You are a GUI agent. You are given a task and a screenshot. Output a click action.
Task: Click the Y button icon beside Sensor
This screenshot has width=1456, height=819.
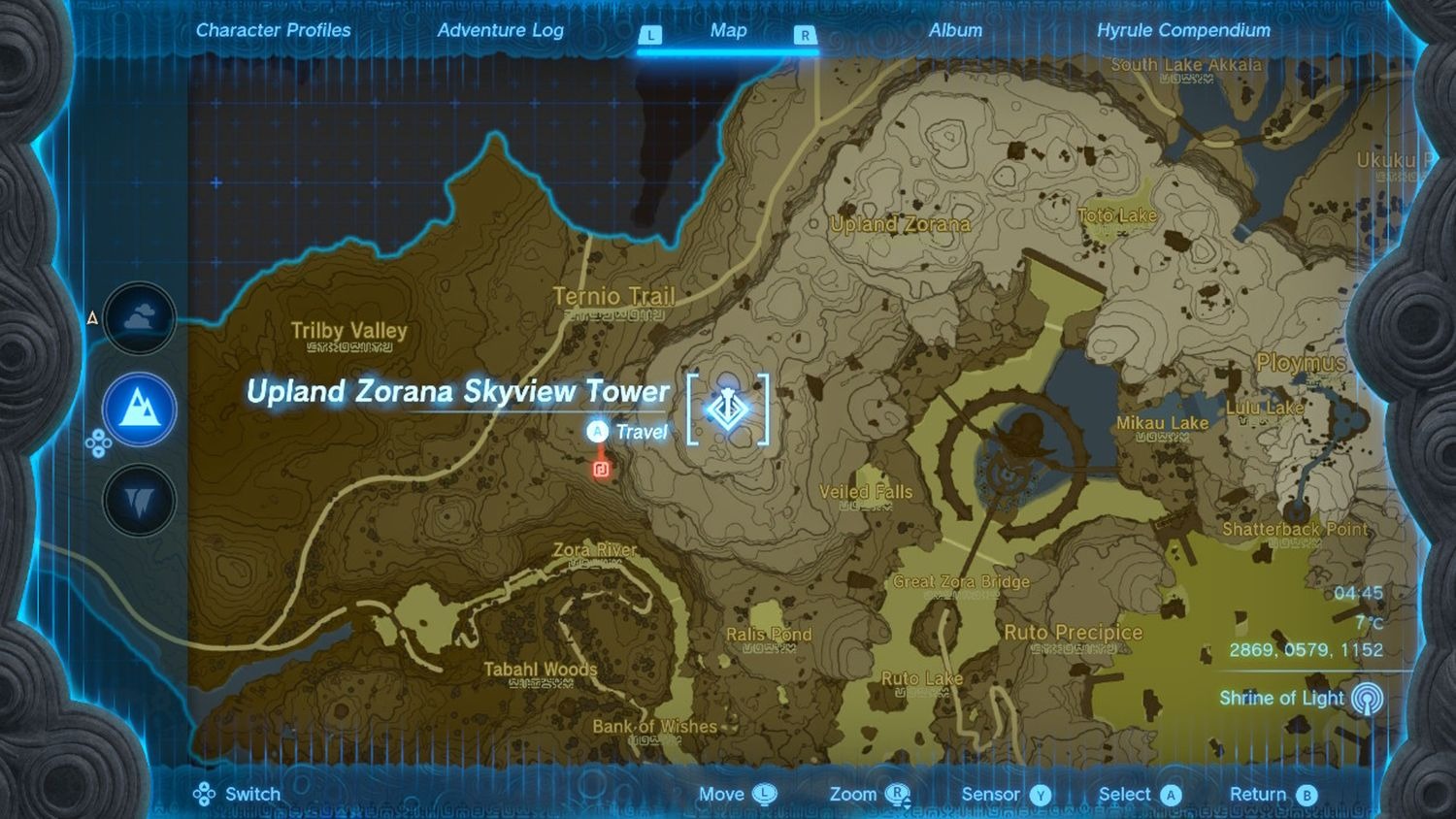[x=1042, y=794]
